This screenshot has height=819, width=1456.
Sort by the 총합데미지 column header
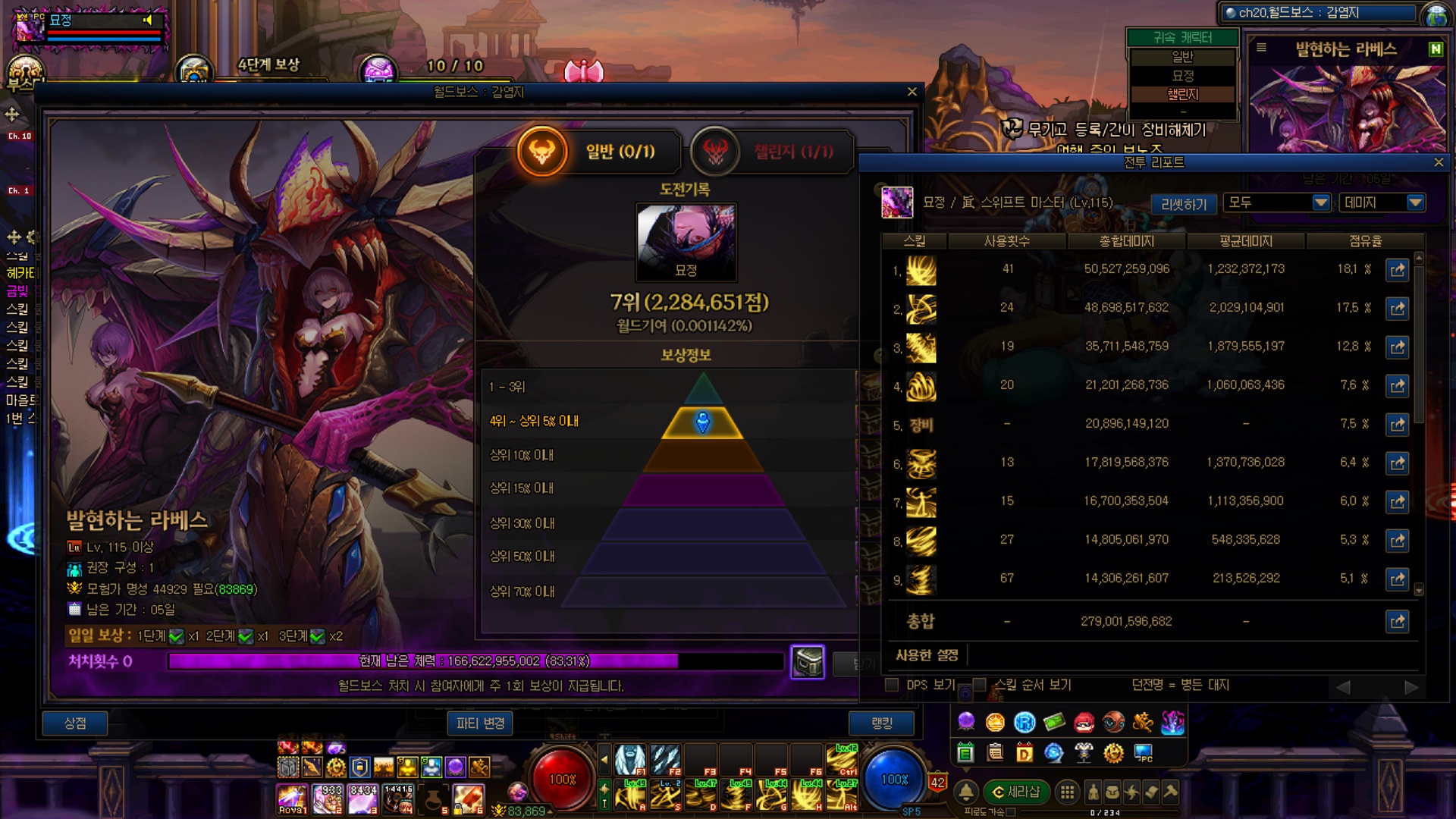[1126, 241]
